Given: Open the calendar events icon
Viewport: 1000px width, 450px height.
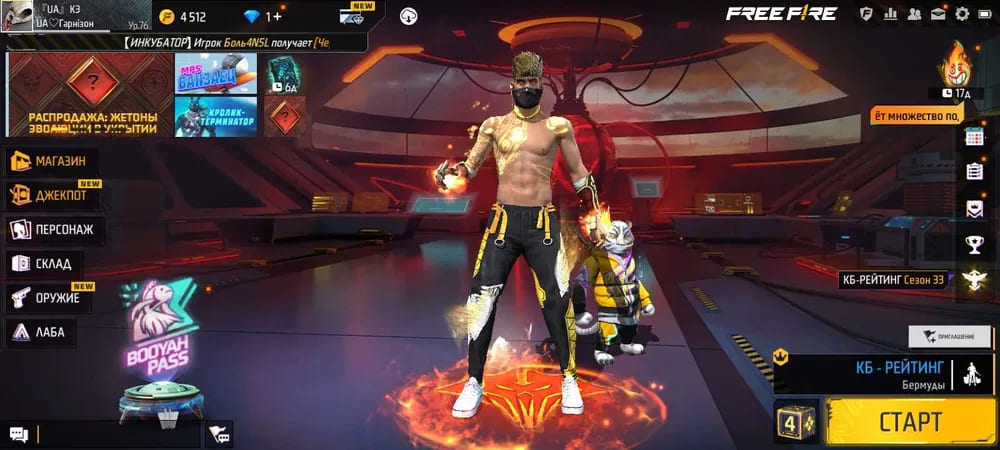Looking at the screenshot, I should point(974,139).
